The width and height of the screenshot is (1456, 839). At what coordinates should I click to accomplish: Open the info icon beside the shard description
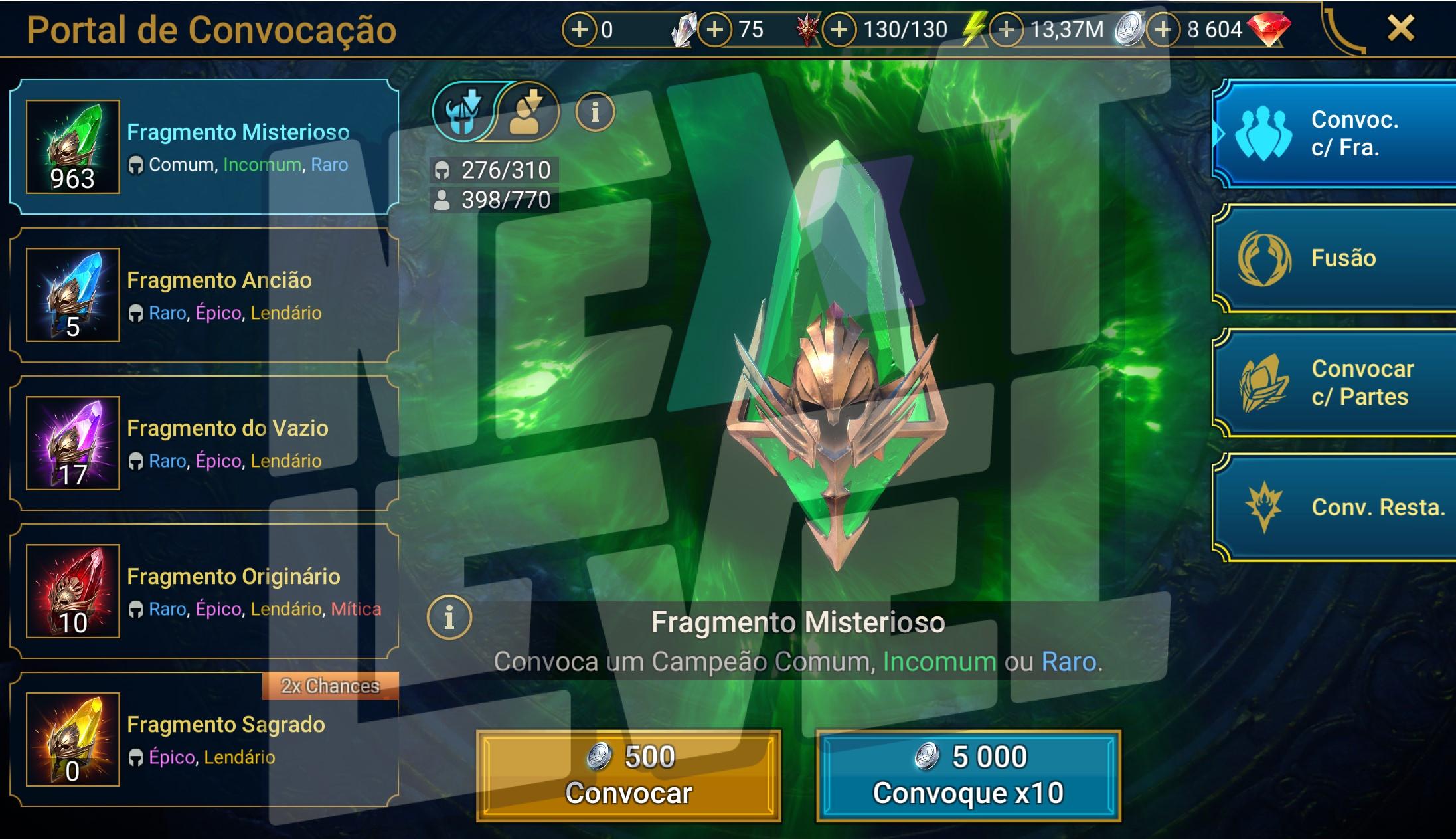pyautogui.click(x=449, y=617)
